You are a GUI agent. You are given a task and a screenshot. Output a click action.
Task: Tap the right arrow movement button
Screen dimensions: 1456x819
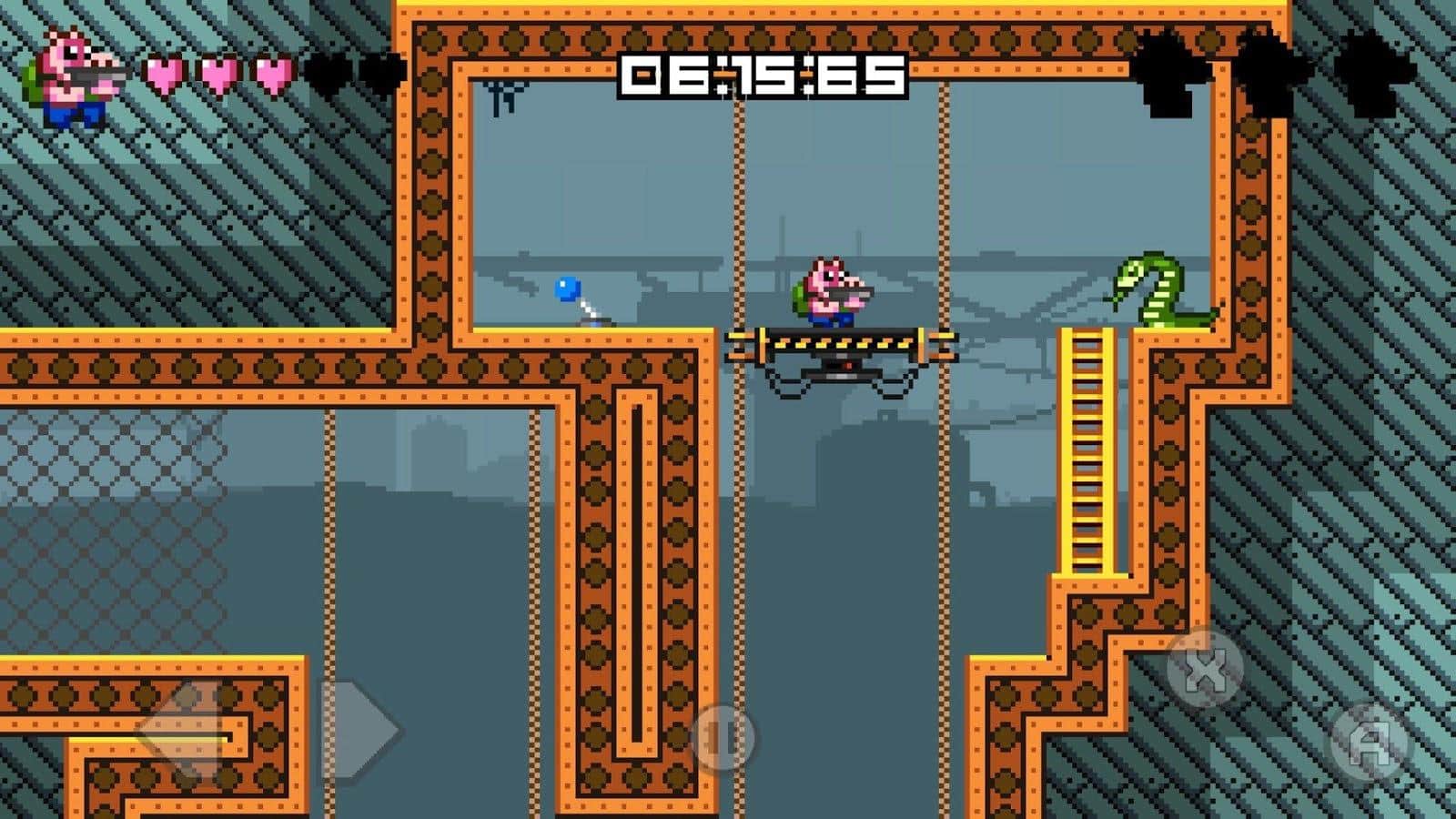pyautogui.click(x=358, y=728)
